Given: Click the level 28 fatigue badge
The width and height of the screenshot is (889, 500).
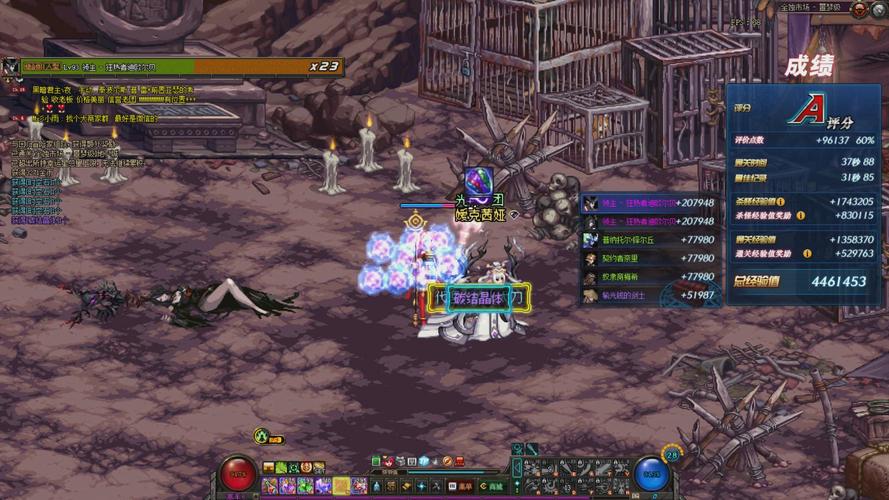Looking at the screenshot, I should (x=671, y=455).
